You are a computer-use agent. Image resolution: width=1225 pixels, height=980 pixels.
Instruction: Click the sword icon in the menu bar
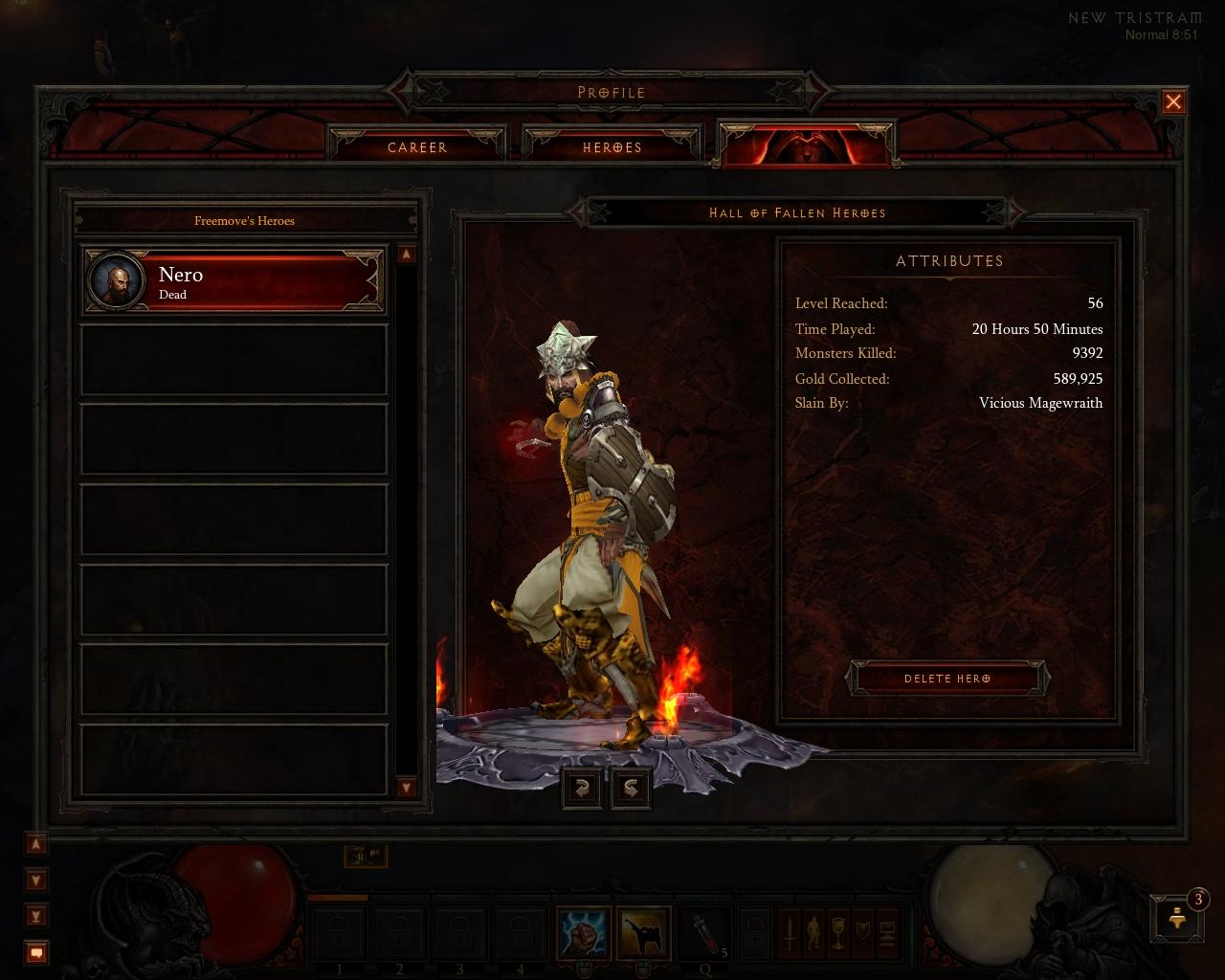click(x=790, y=933)
